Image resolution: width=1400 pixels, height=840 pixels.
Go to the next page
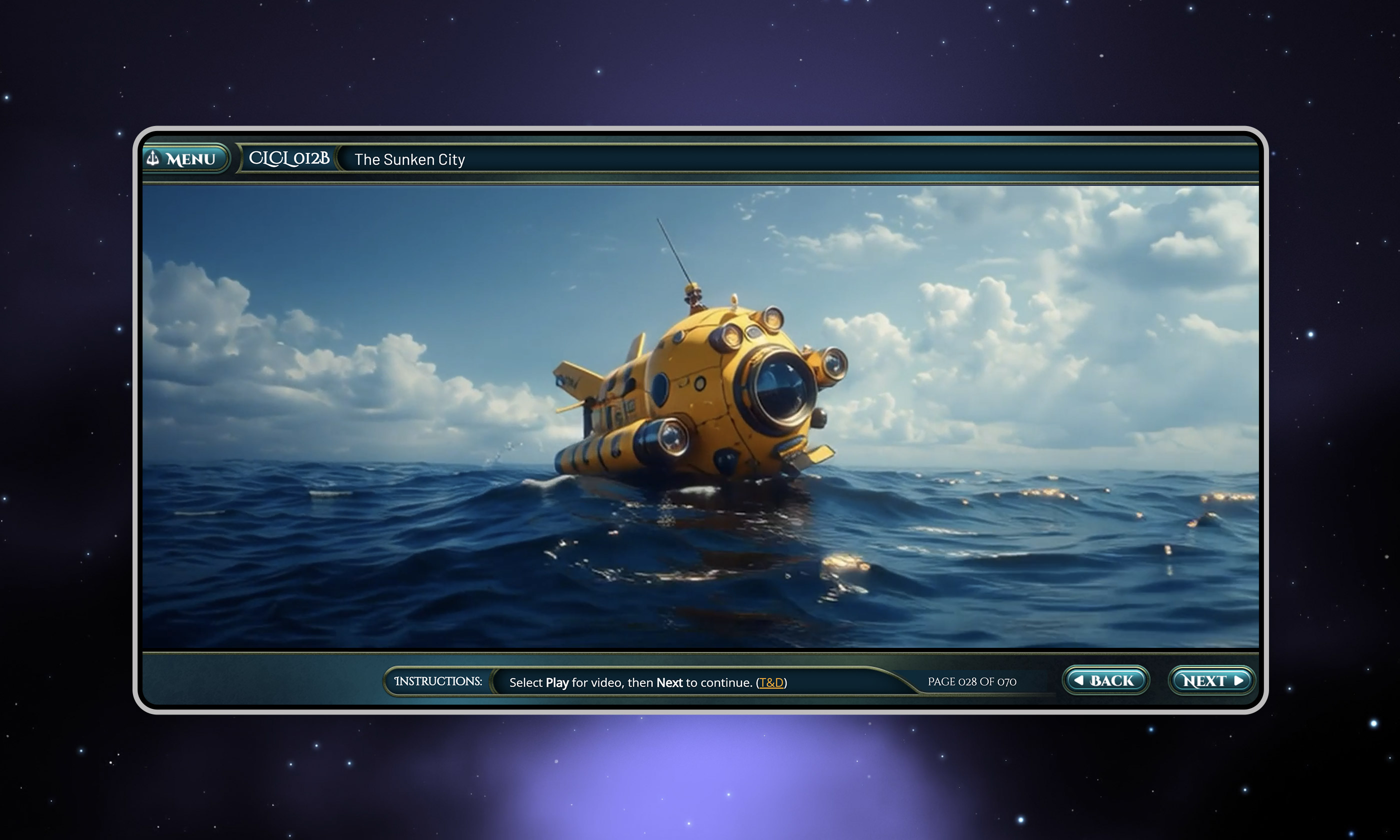[x=1211, y=681]
